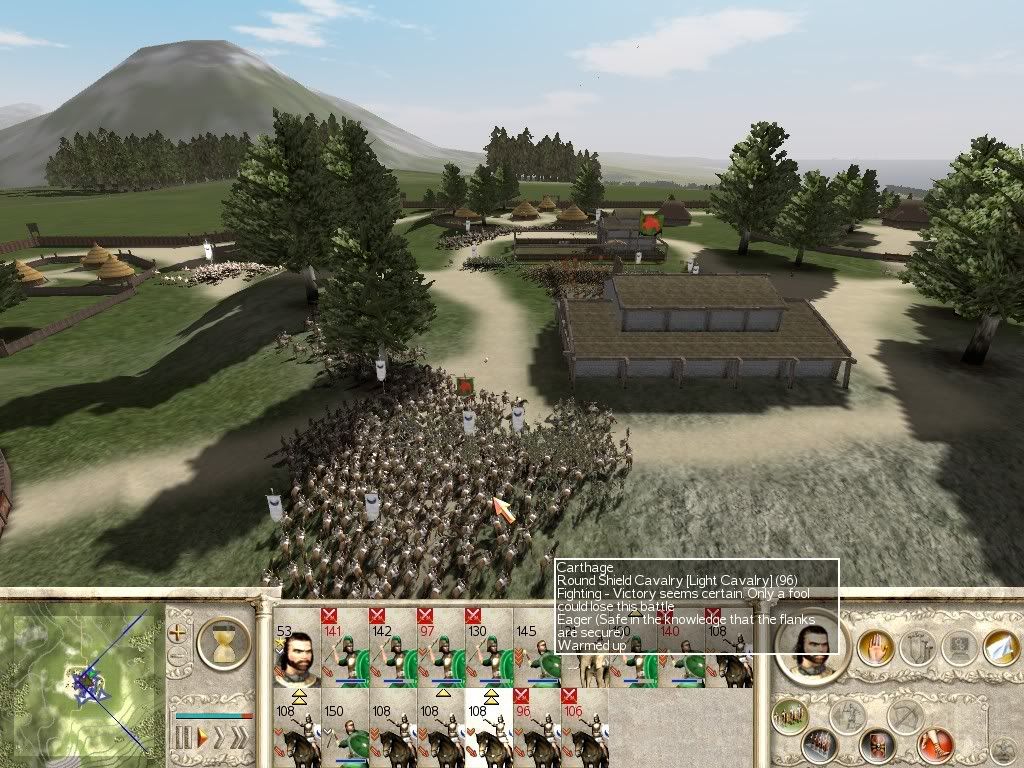Select the infantry unit card with 142 men
Viewport: 1024px width, 768px height.
(393, 648)
